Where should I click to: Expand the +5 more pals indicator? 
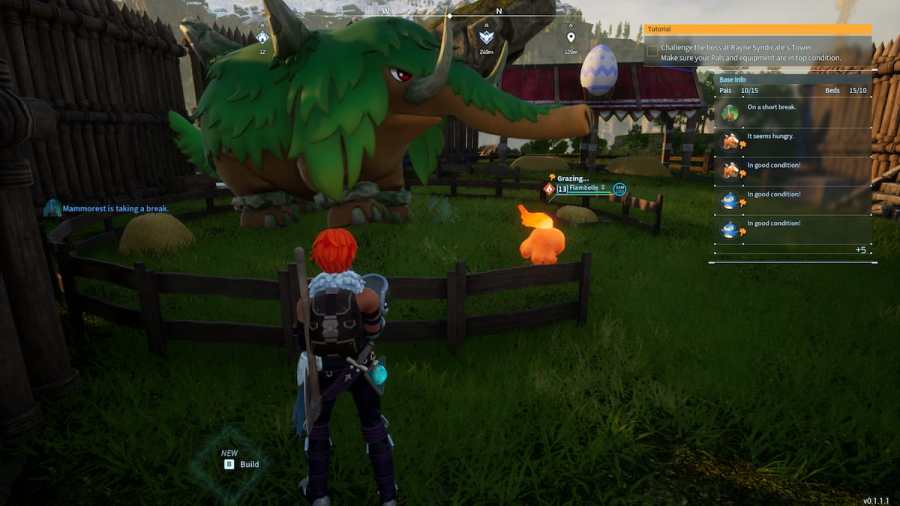click(860, 249)
